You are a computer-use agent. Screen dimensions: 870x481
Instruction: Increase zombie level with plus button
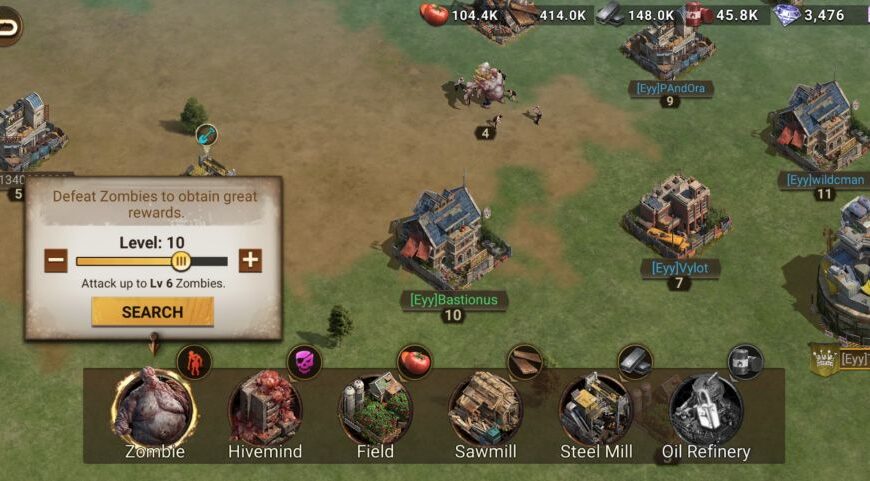[250, 261]
